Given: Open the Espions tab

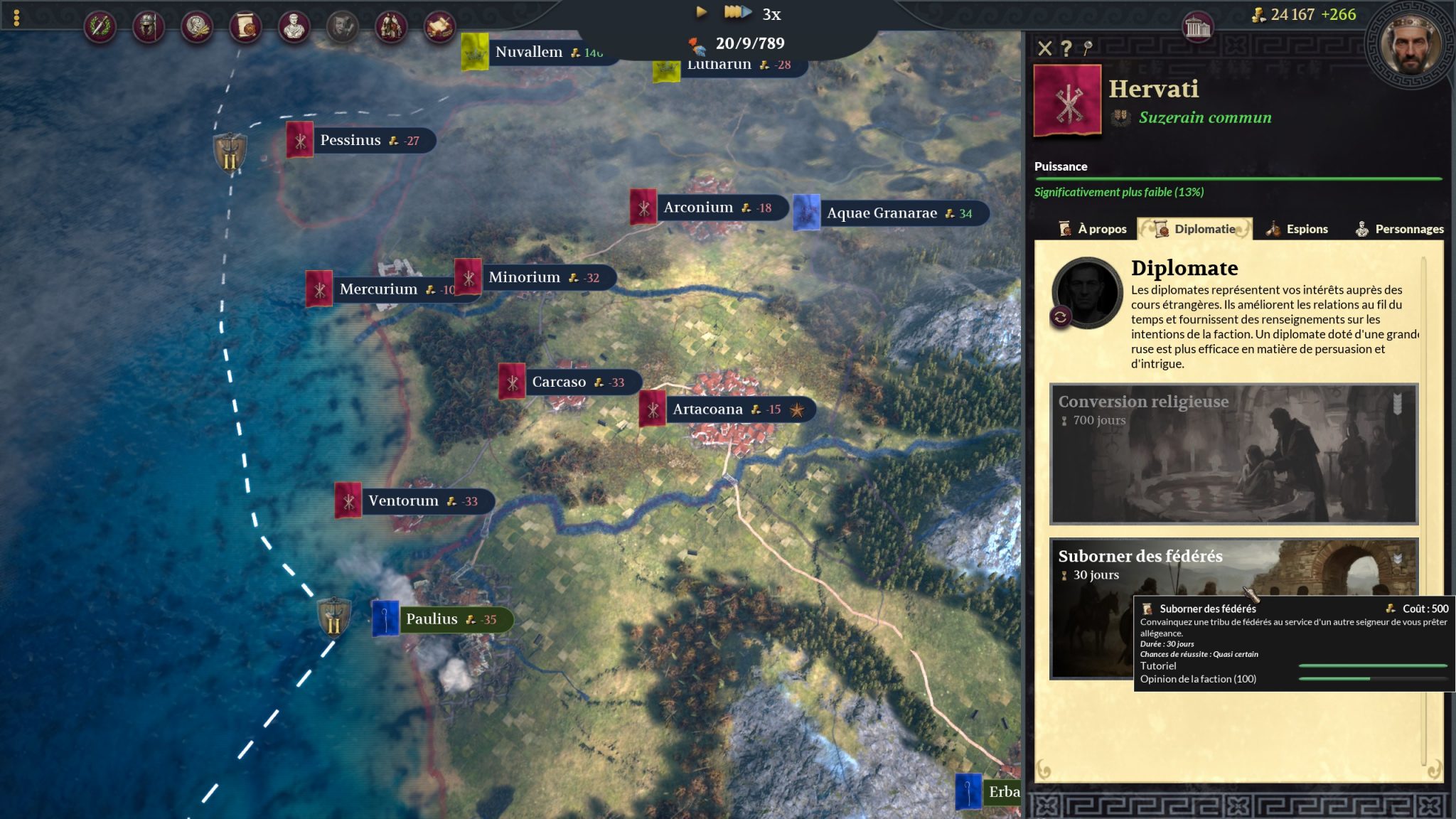Looking at the screenshot, I should [x=1297, y=229].
